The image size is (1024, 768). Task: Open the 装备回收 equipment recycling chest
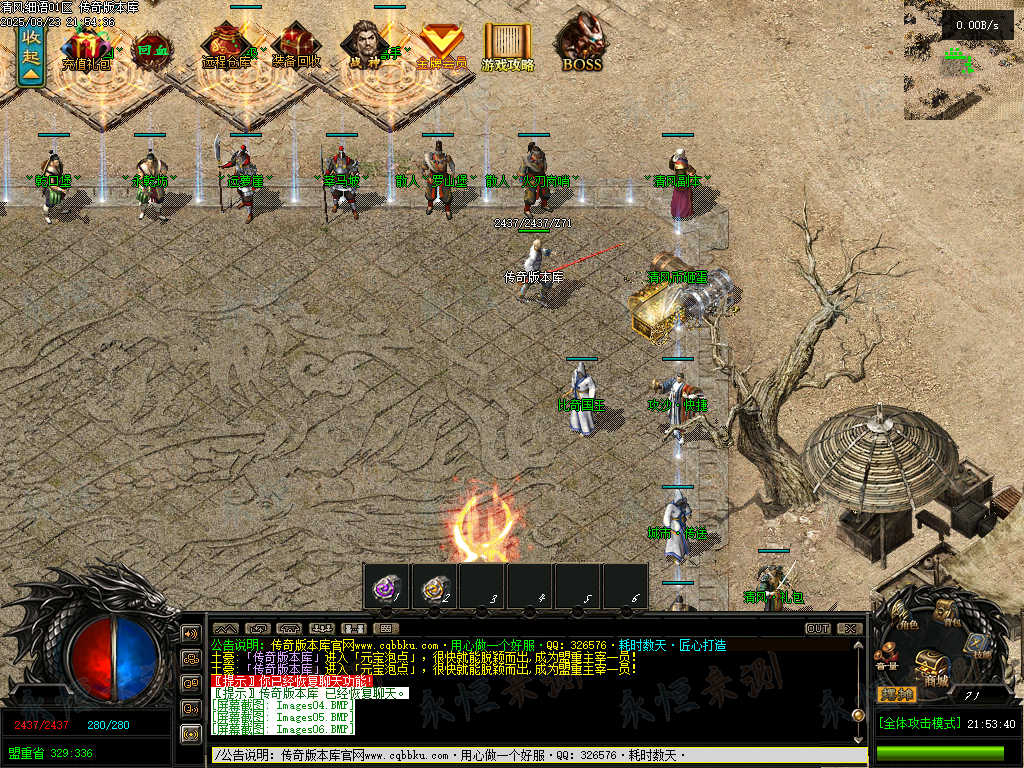[296, 46]
